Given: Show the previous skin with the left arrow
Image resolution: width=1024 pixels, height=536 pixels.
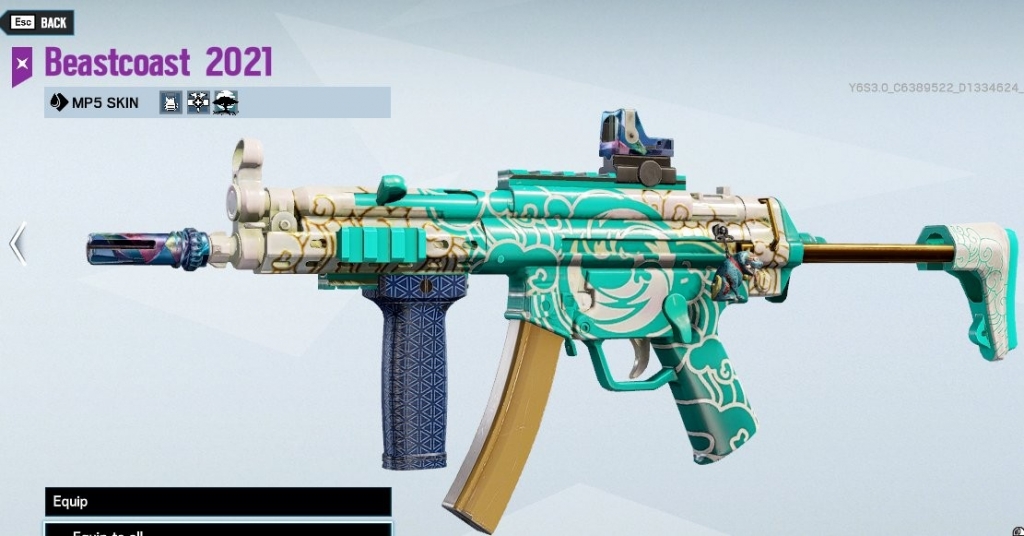Looking at the screenshot, I should (x=17, y=244).
